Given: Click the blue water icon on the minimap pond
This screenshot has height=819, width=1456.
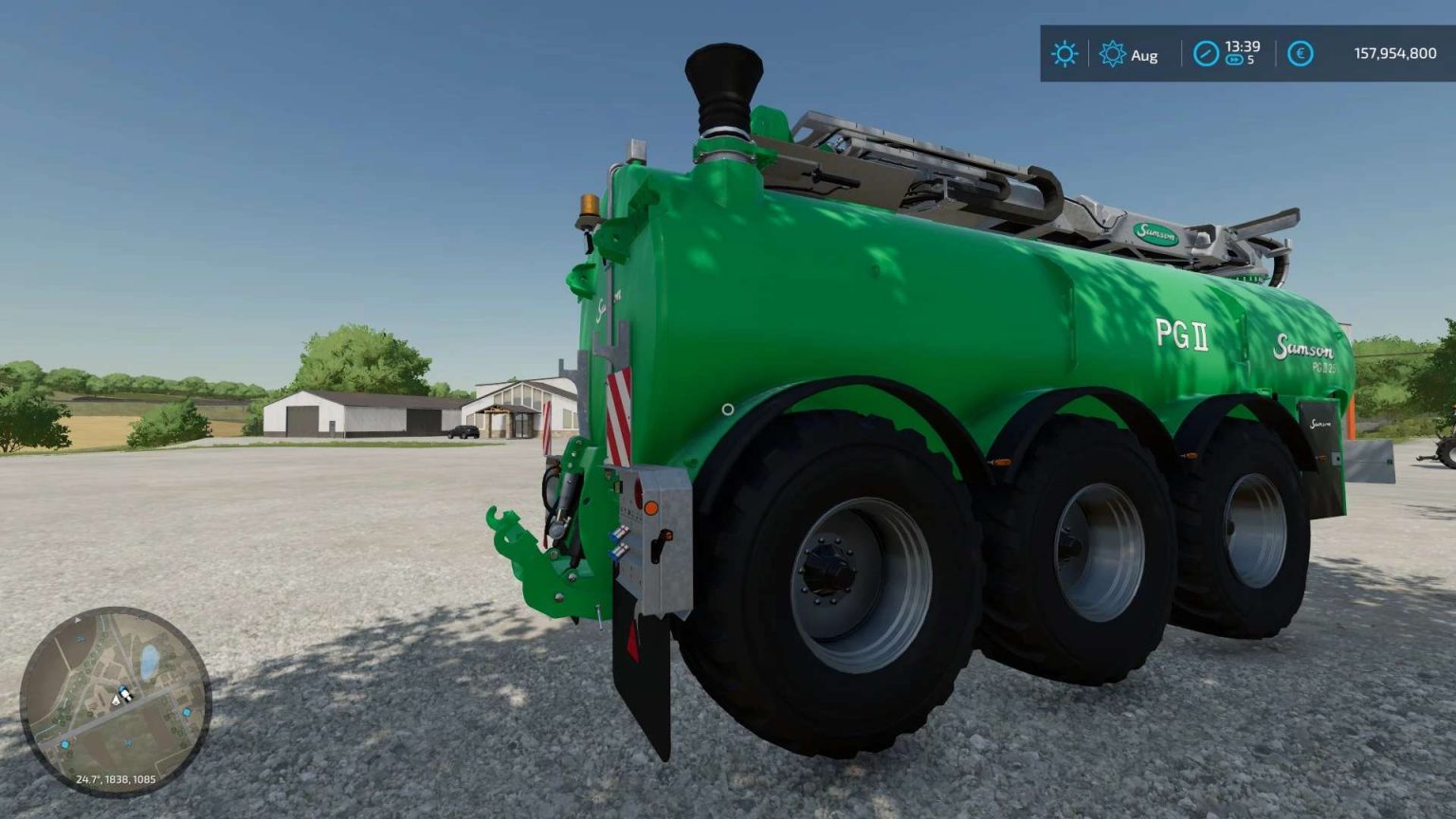Looking at the screenshot, I should [147, 662].
